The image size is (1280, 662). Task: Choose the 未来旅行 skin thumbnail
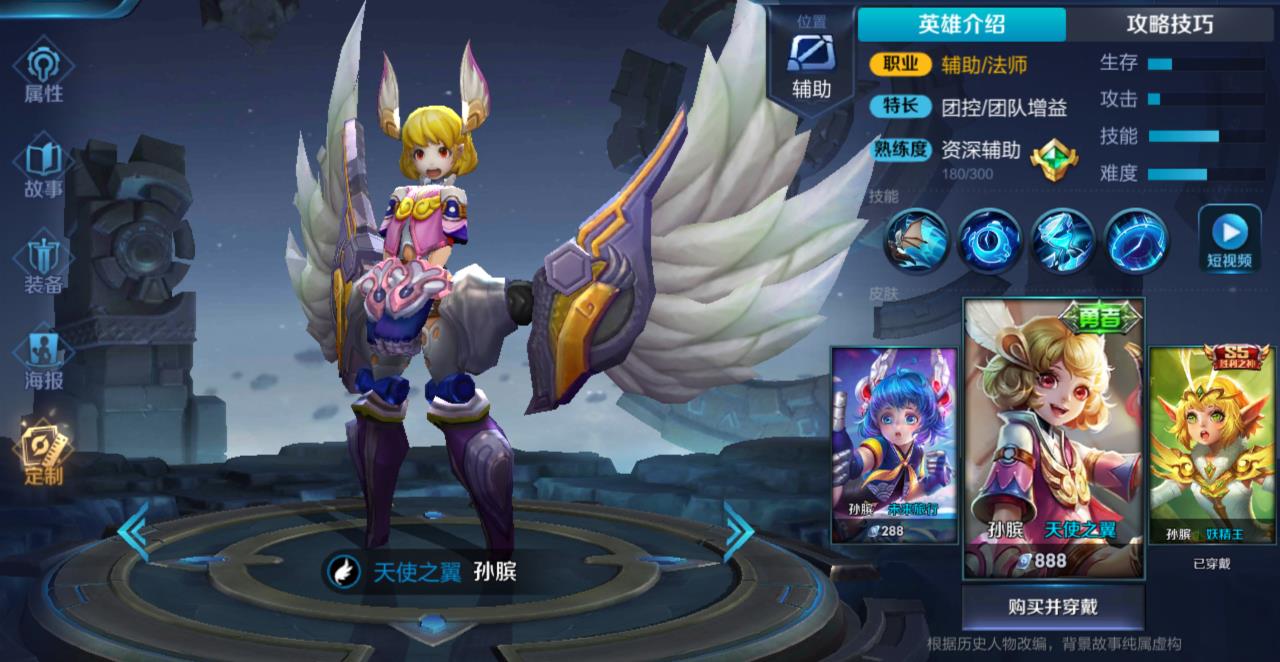[880, 444]
